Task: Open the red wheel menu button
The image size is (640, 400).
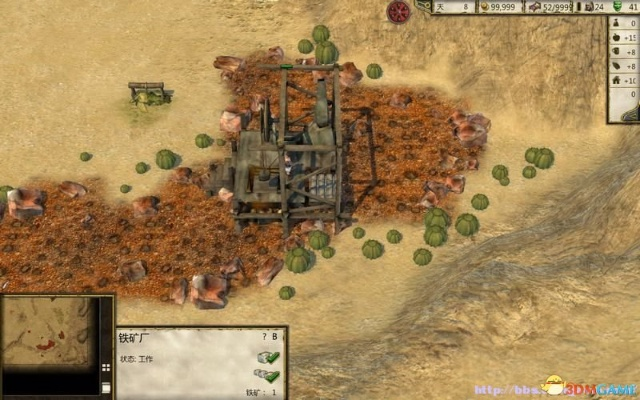Action: click(399, 12)
